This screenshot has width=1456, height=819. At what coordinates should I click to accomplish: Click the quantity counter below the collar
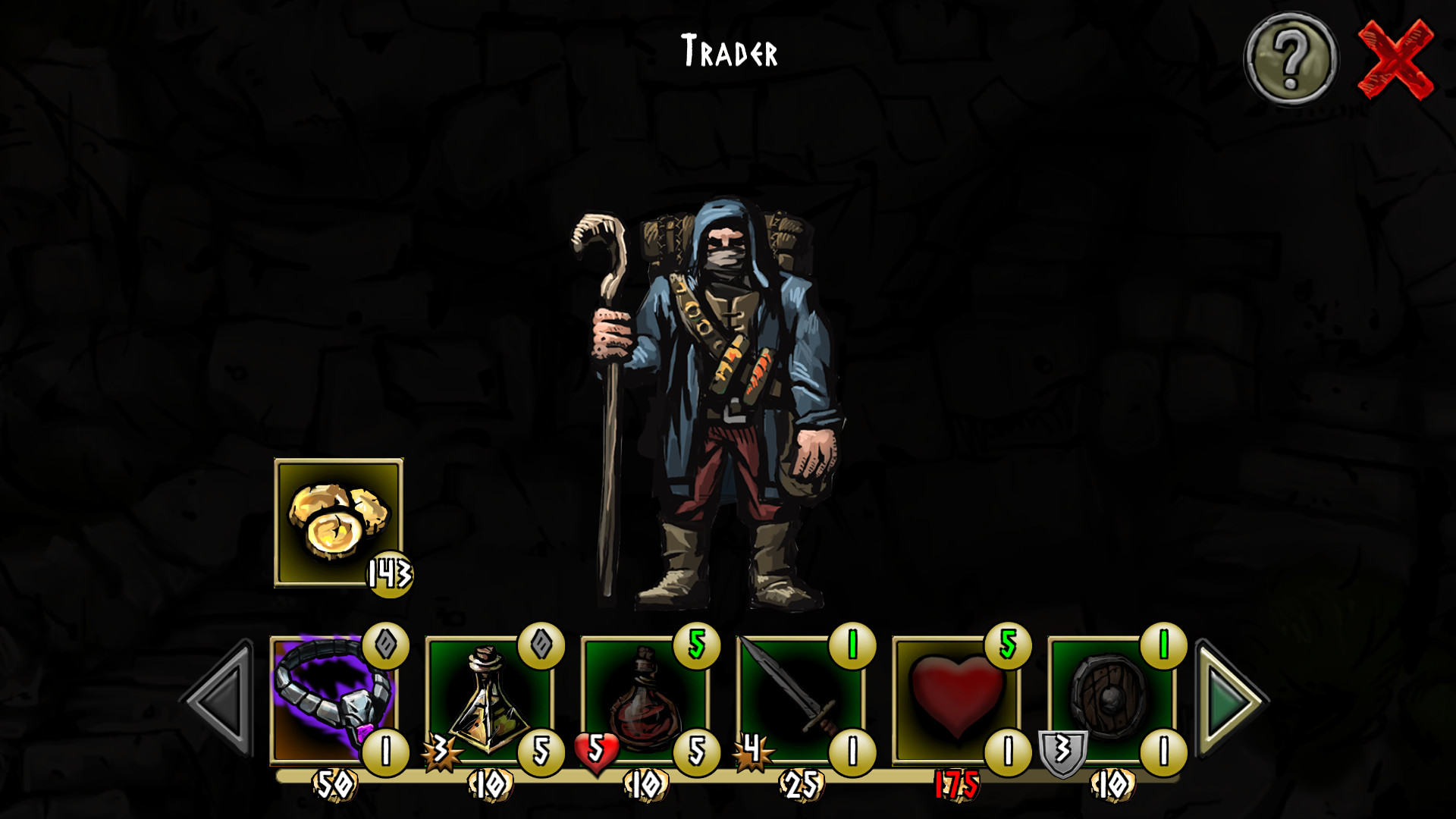[387, 752]
